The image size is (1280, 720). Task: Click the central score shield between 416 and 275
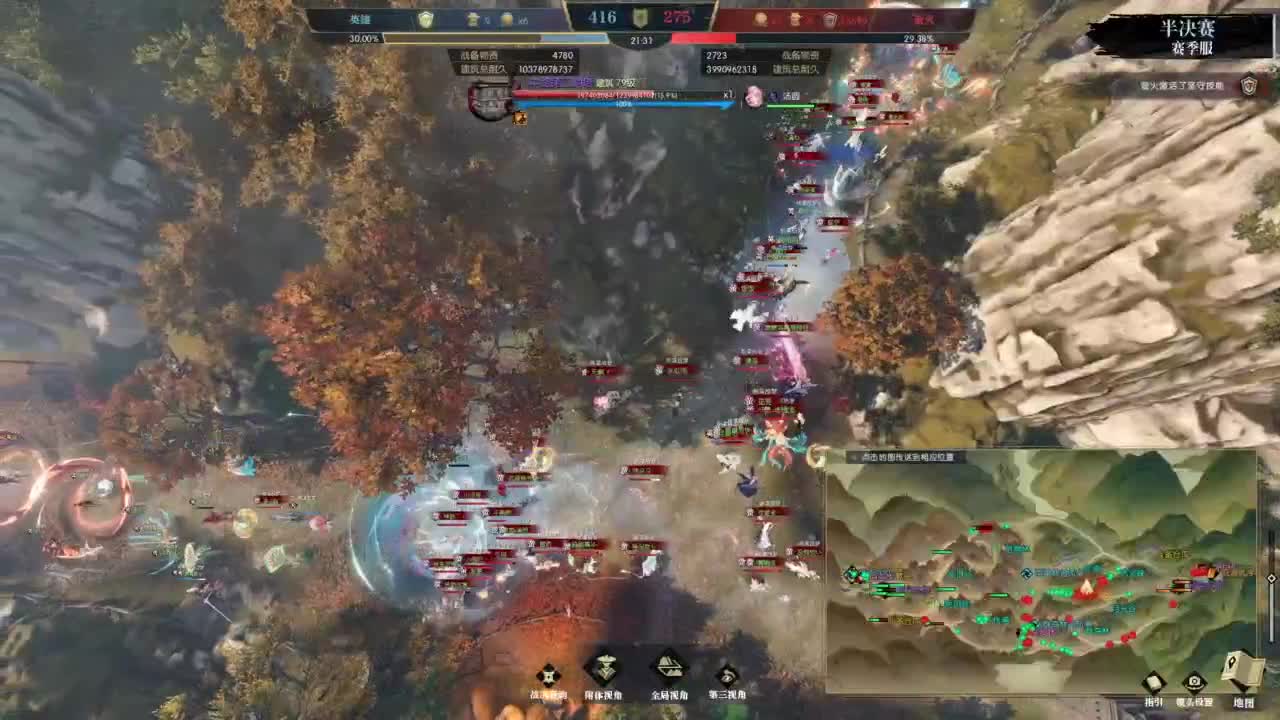click(639, 17)
